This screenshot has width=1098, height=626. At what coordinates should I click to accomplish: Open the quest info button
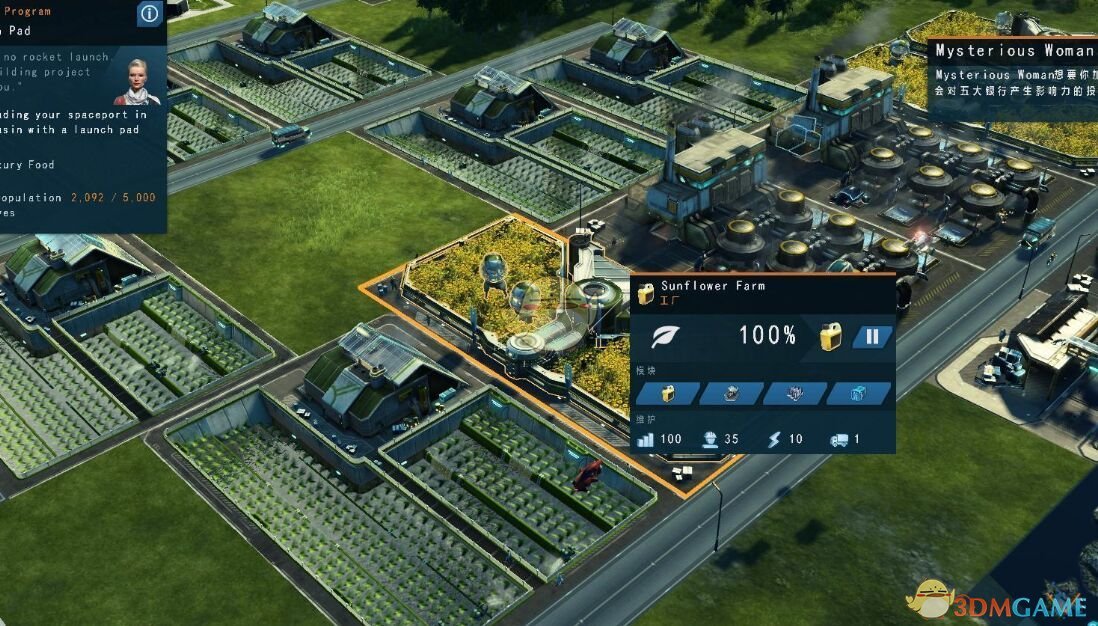coord(149,13)
